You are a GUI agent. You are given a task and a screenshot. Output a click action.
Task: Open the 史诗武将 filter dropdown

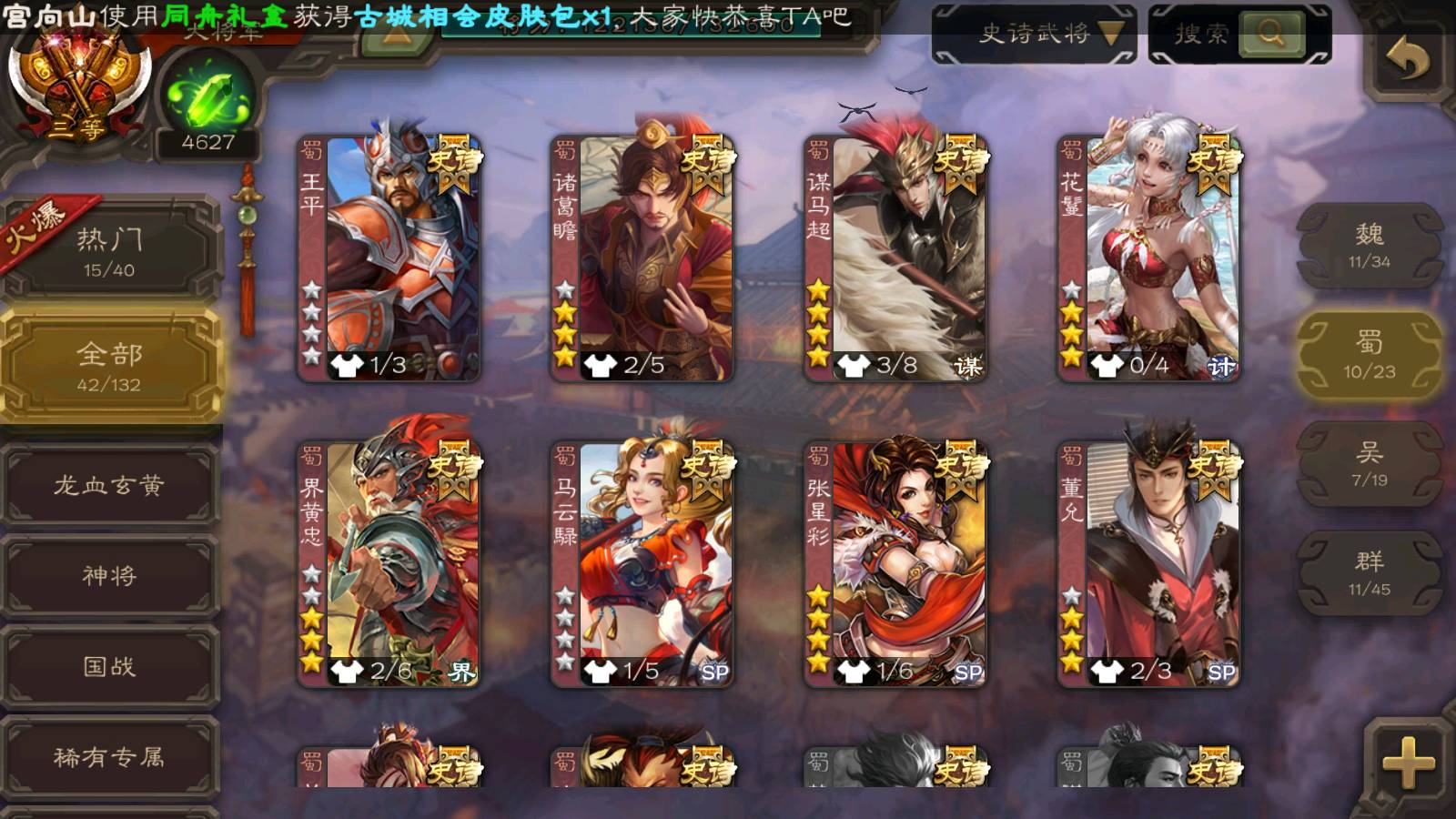[x=1034, y=35]
